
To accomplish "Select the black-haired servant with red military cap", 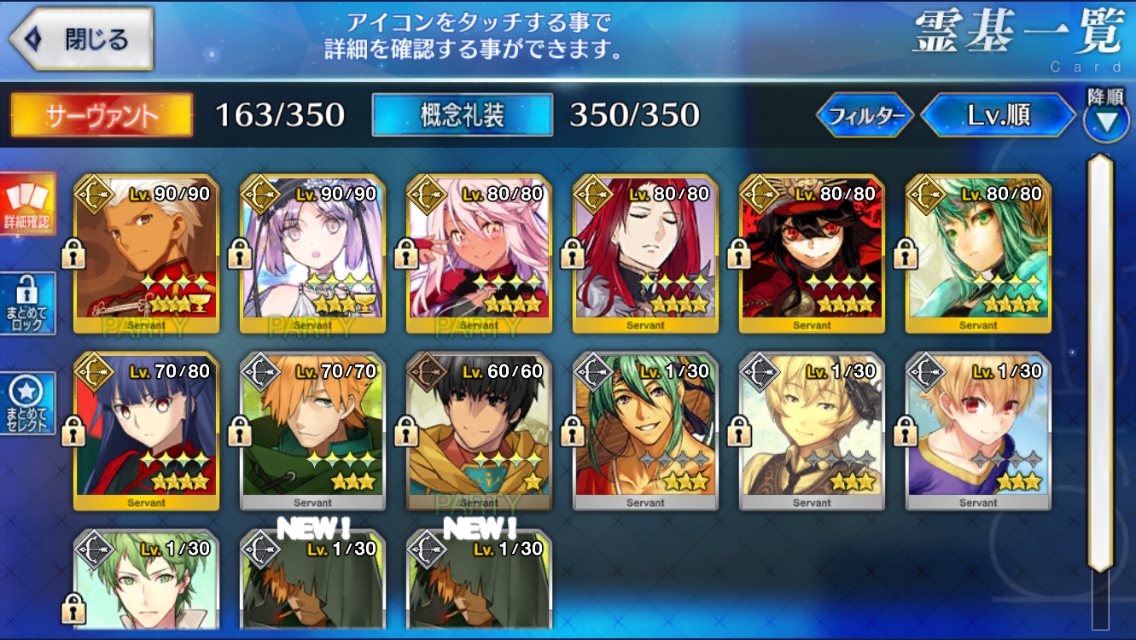I will [810, 255].
